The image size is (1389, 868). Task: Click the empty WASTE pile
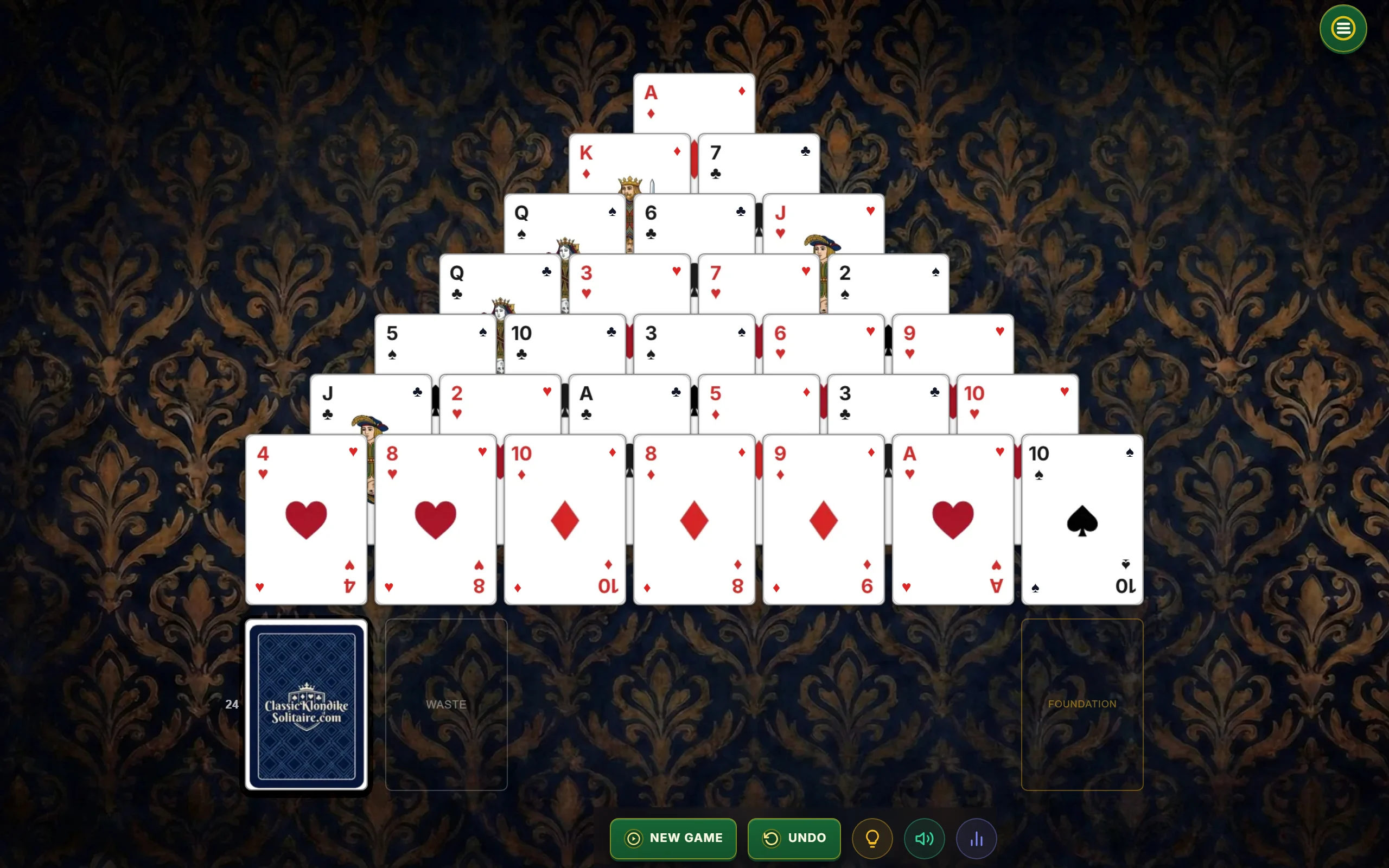pyautogui.click(x=446, y=704)
